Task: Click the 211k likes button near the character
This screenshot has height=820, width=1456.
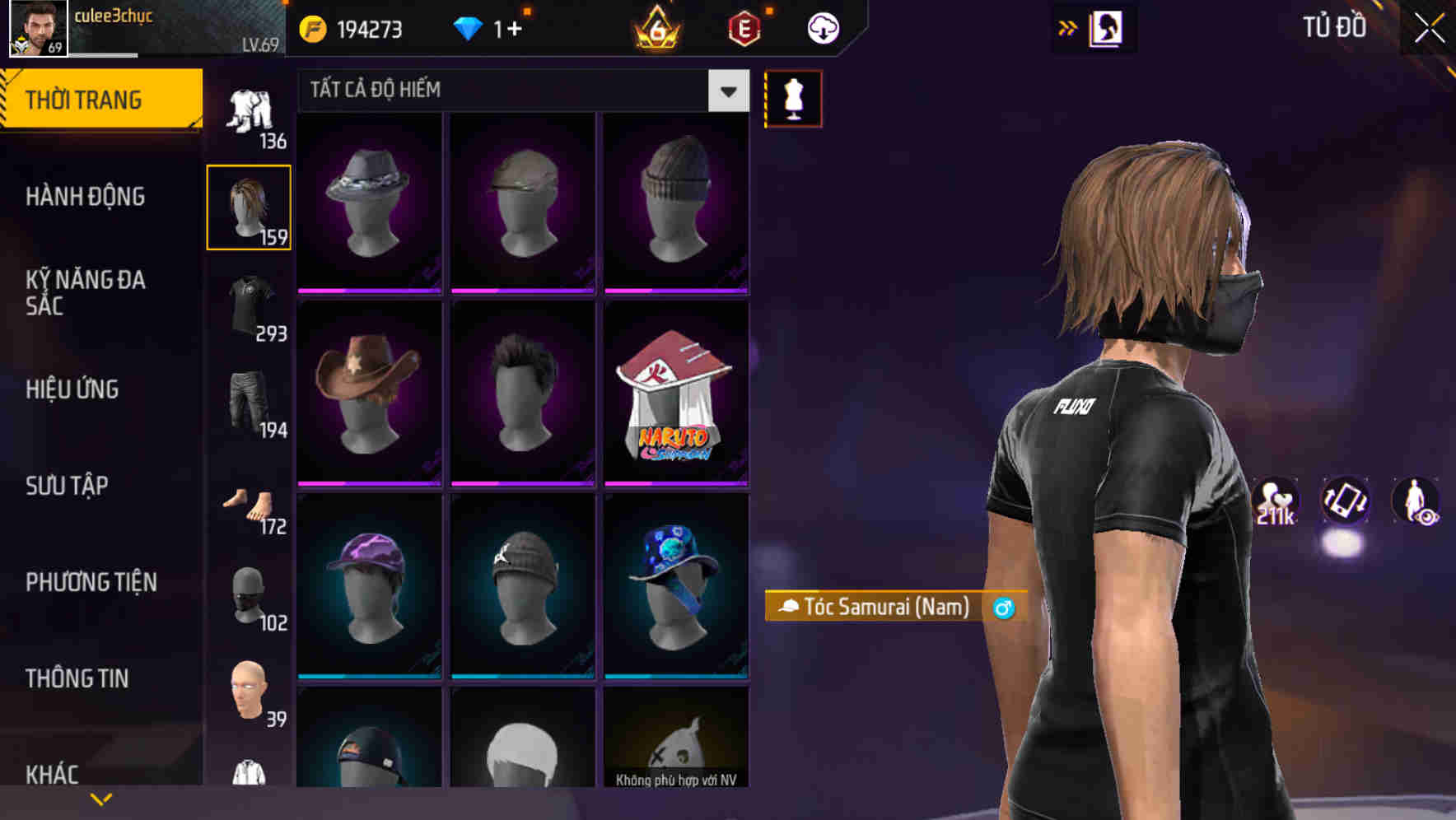Action: point(1275,503)
